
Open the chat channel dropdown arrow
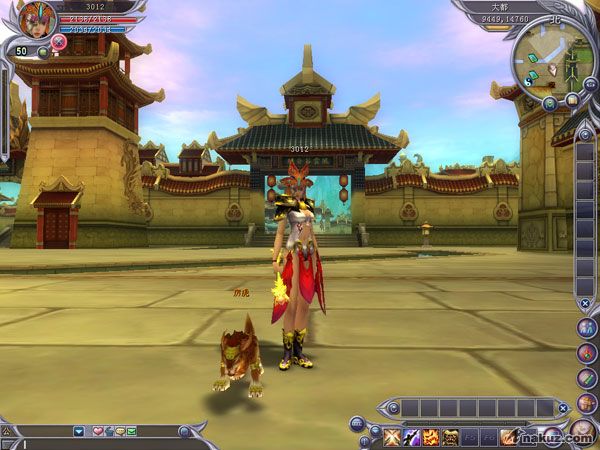pyautogui.click(x=79, y=431)
